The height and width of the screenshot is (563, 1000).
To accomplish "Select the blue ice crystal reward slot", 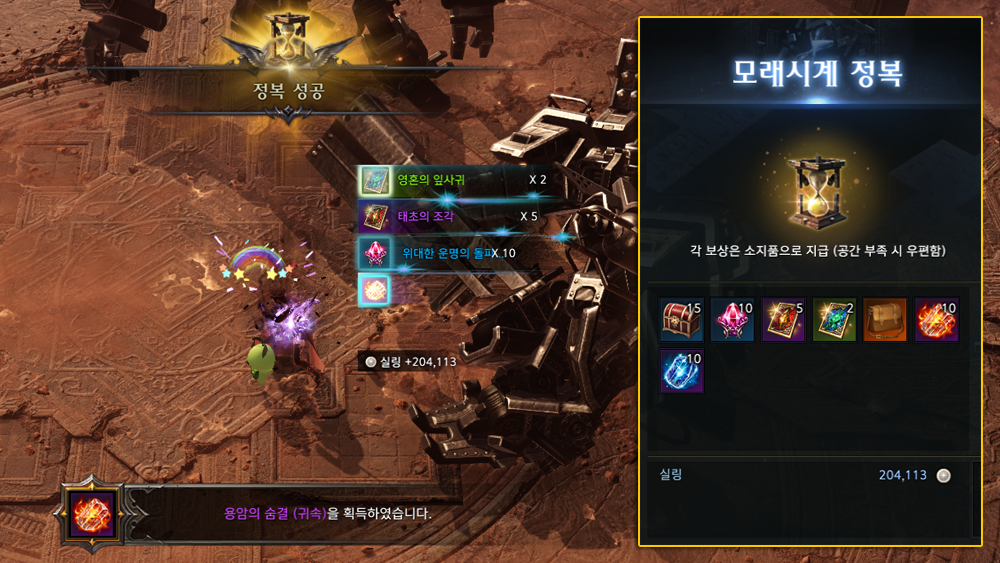I will click(x=682, y=370).
